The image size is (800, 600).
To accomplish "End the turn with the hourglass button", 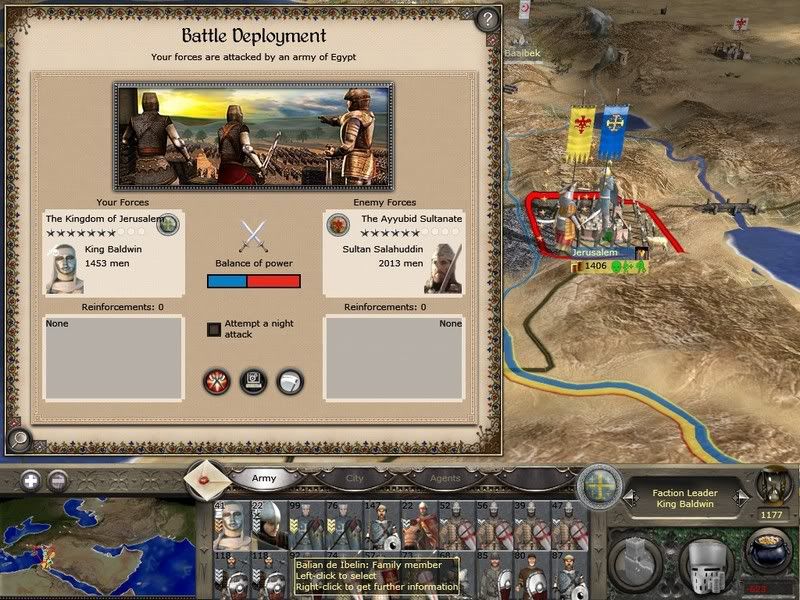I will tap(772, 485).
